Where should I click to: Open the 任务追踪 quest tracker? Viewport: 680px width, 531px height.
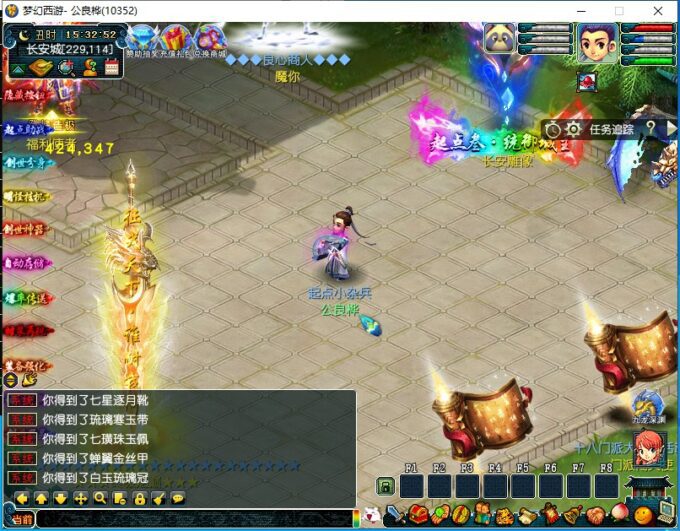(x=612, y=128)
